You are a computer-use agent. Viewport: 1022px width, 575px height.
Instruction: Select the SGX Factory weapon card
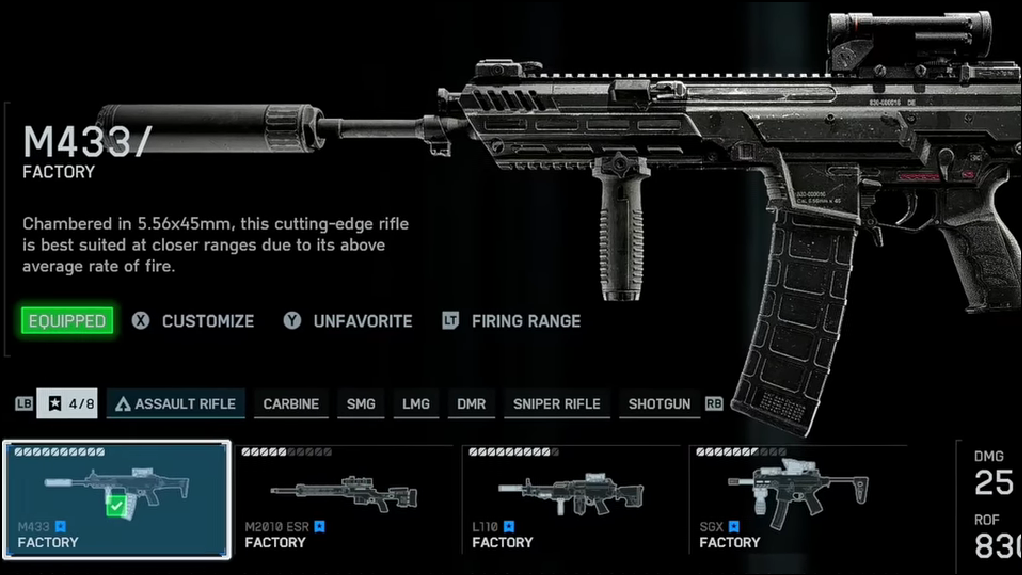(798, 500)
